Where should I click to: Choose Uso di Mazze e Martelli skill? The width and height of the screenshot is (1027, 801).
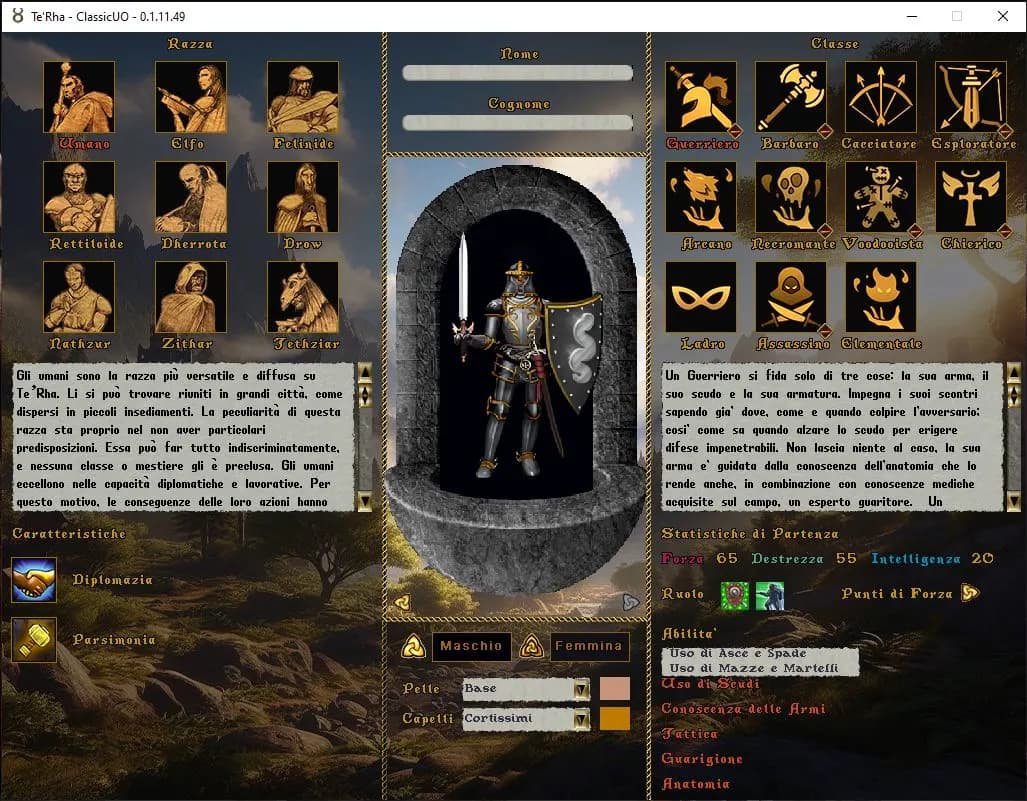click(x=751, y=668)
